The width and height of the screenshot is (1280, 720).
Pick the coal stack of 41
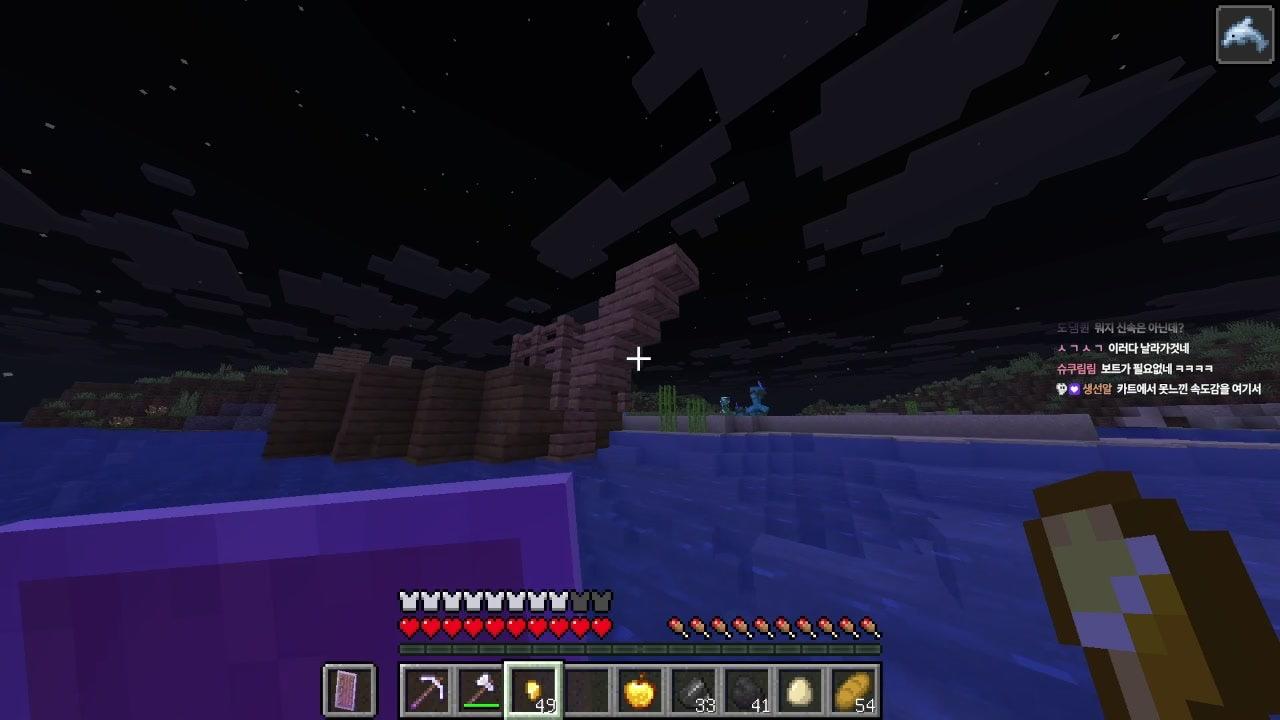tap(747, 690)
